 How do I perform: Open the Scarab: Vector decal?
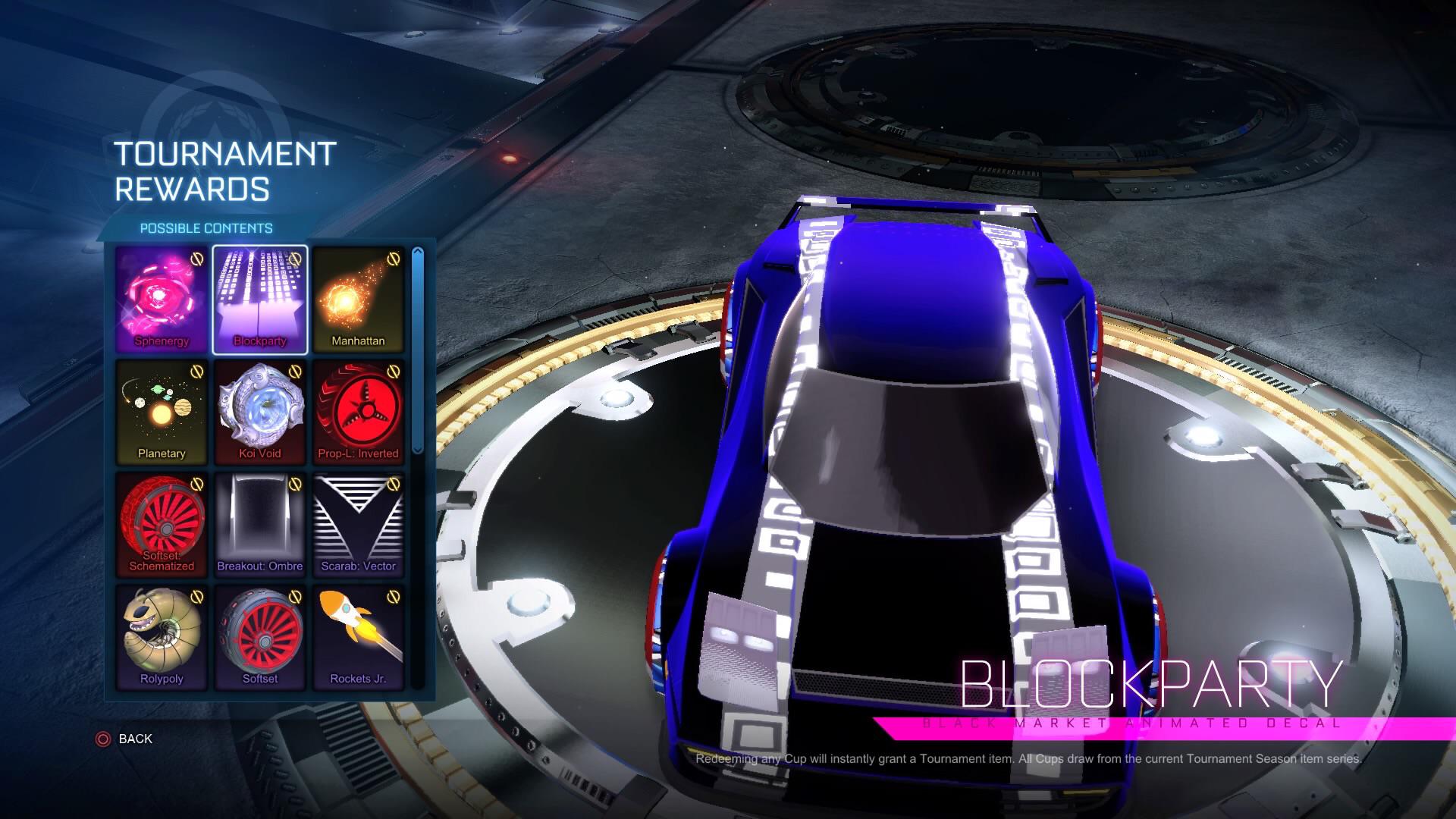[x=359, y=525]
